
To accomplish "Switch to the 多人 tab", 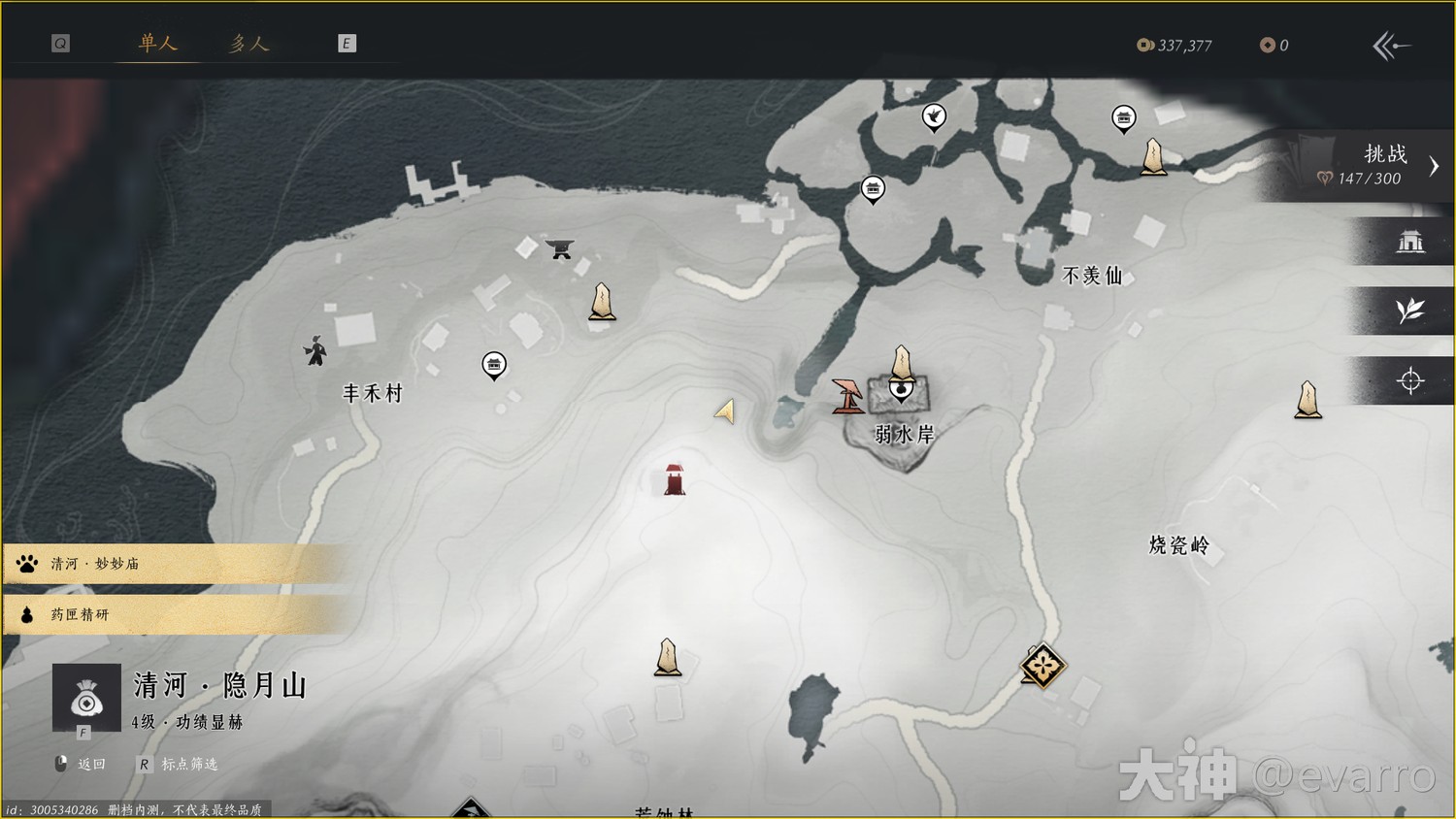I will 248,44.
